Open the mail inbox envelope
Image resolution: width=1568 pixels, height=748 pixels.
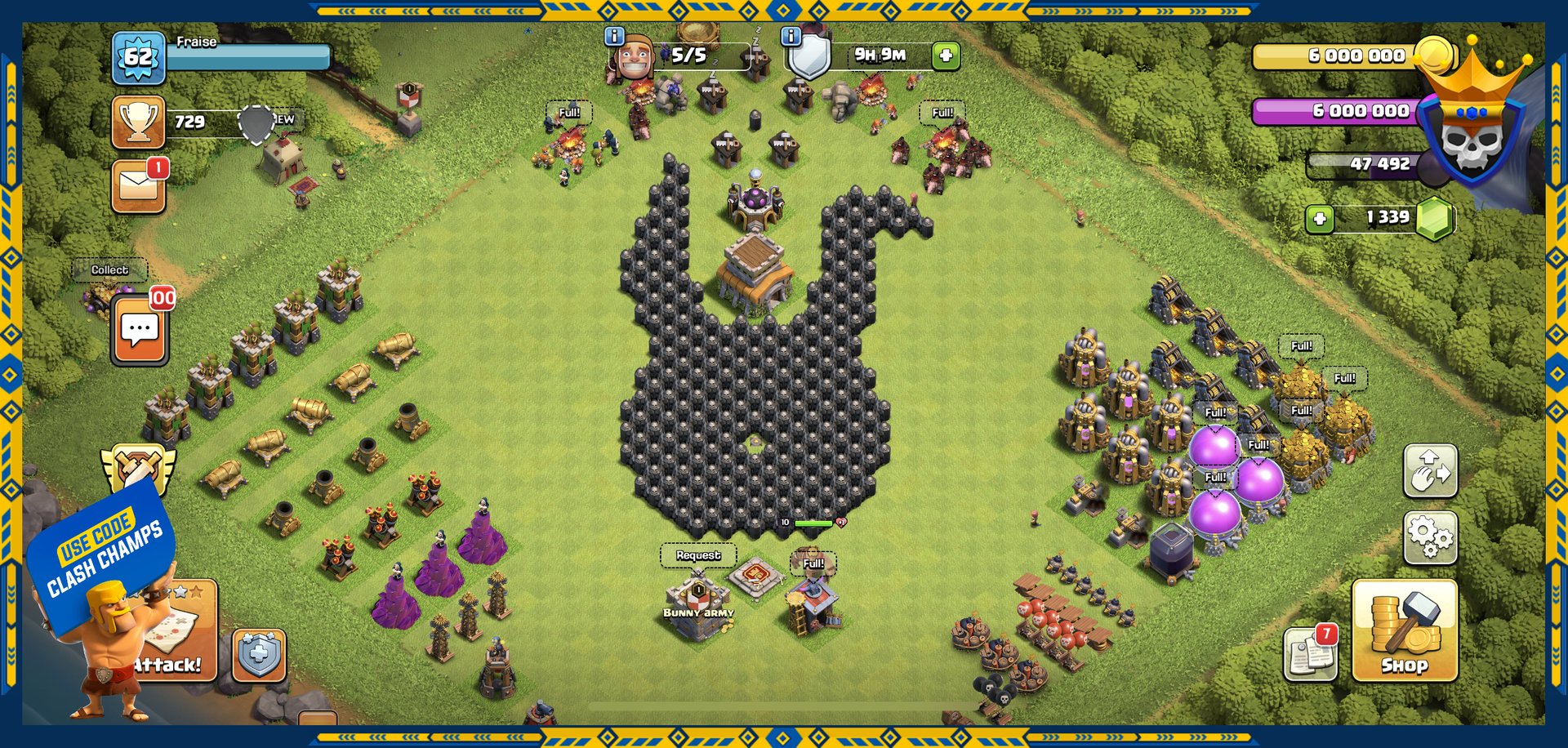pos(139,186)
